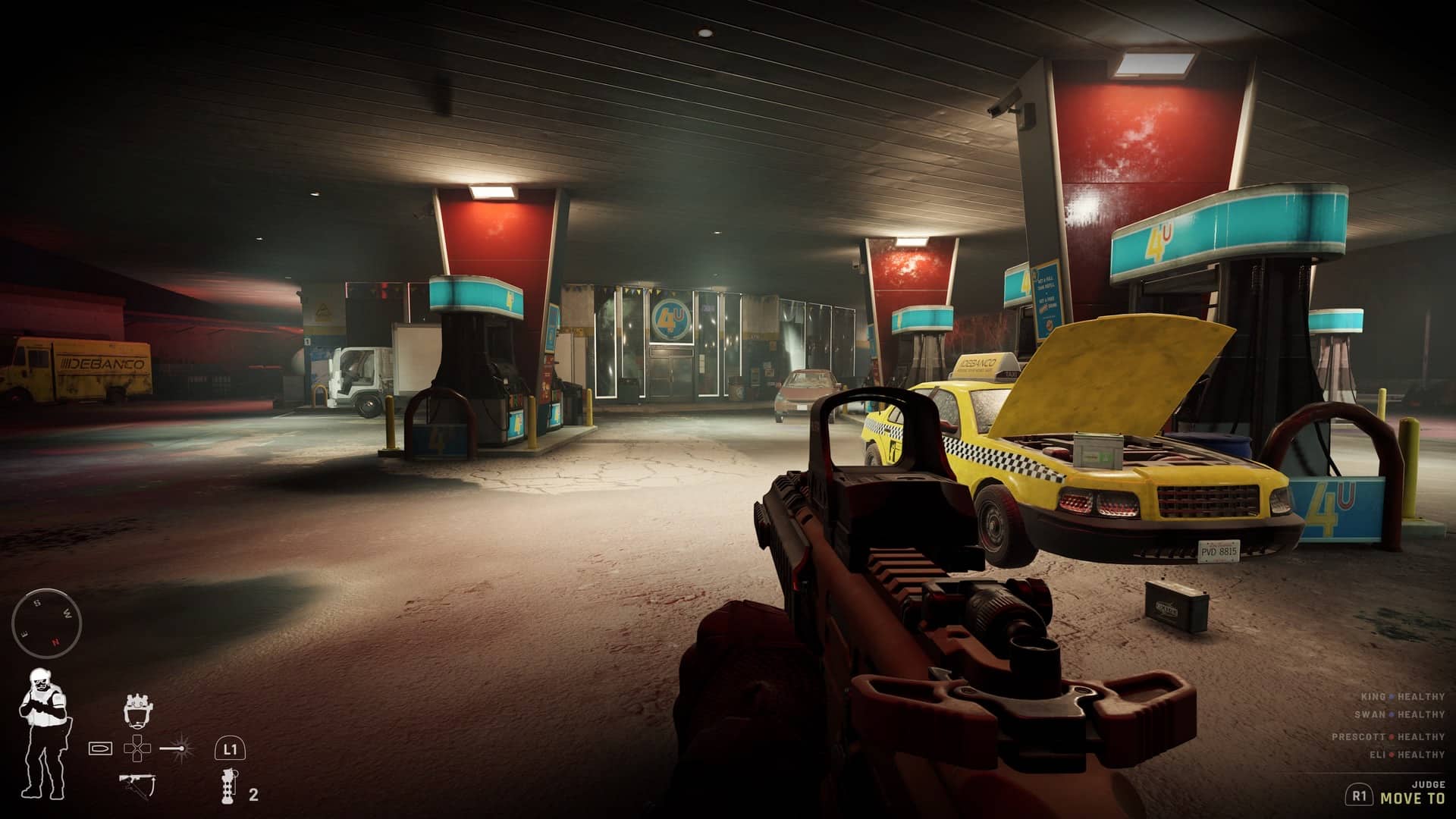Click the compass dial
The width and height of the screenshot is (1456, 819).
click(x=46, y=623)
